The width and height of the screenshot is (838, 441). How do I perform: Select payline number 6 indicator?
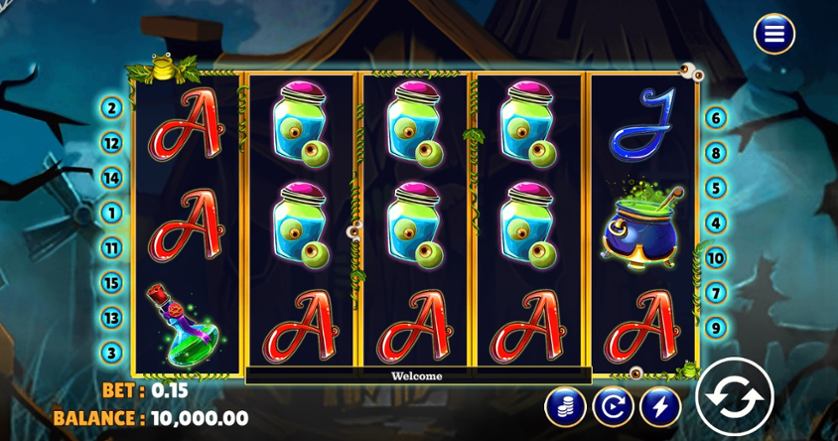click(715, 118)
